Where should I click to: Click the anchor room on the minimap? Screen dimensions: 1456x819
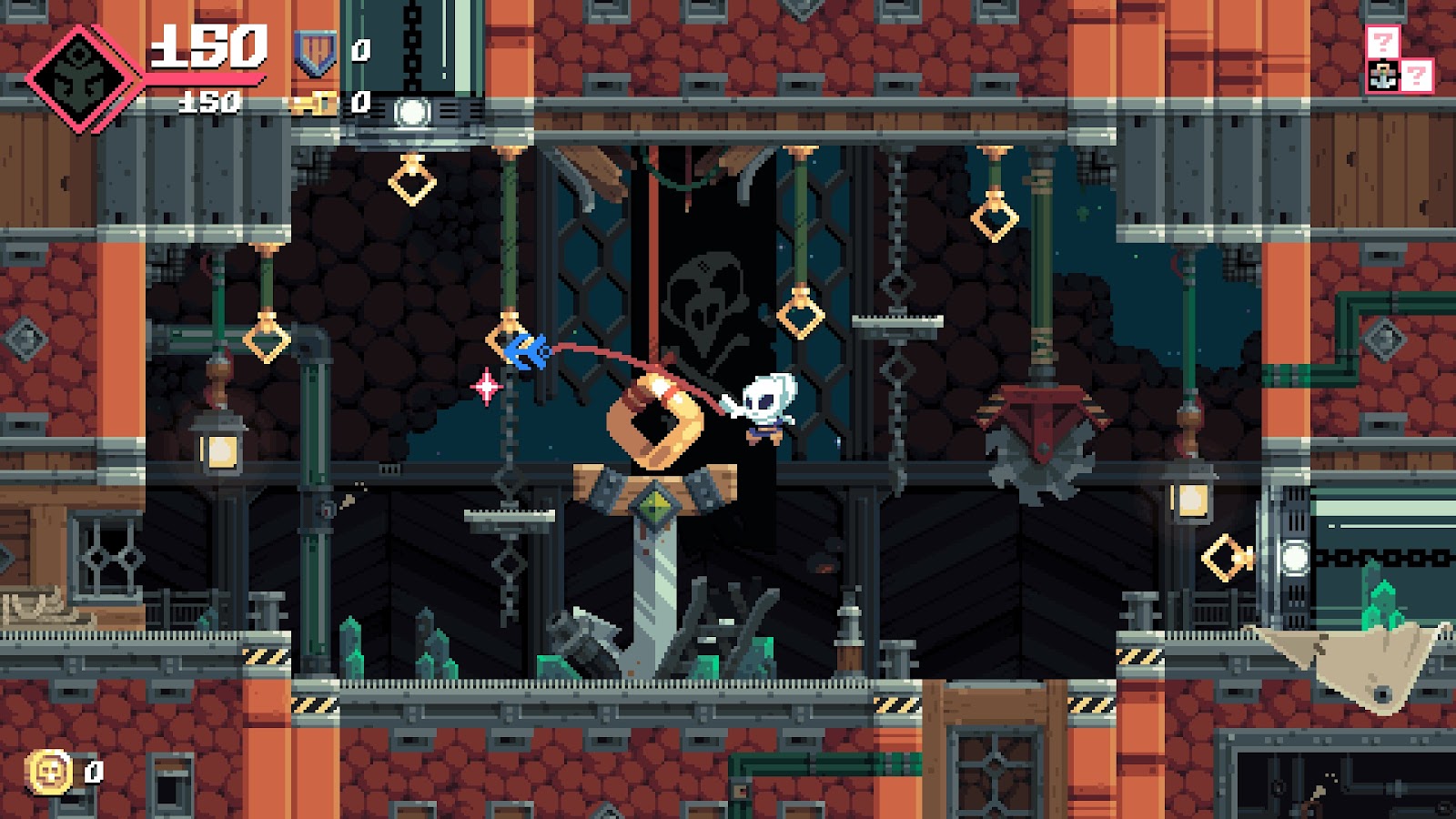(x=1382, y=76)
